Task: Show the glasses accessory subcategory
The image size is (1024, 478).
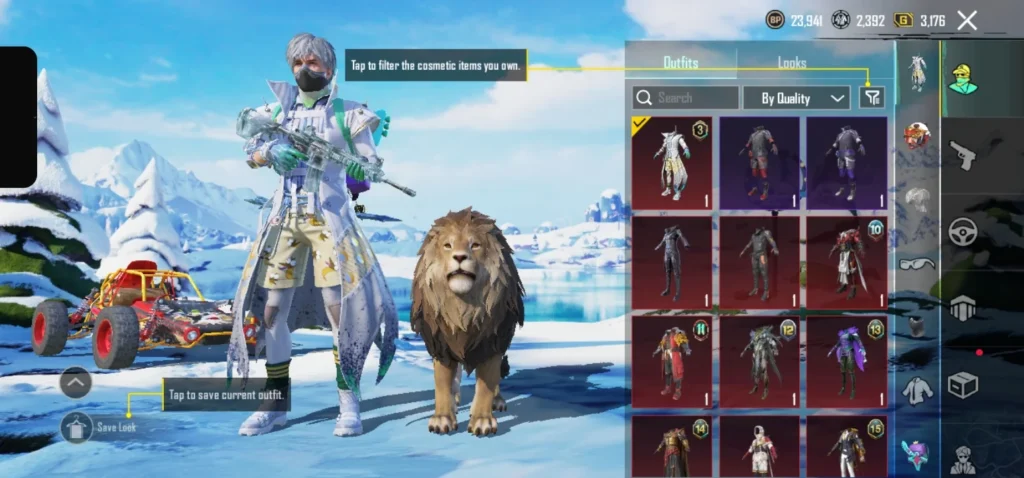Action: point(916,264)
